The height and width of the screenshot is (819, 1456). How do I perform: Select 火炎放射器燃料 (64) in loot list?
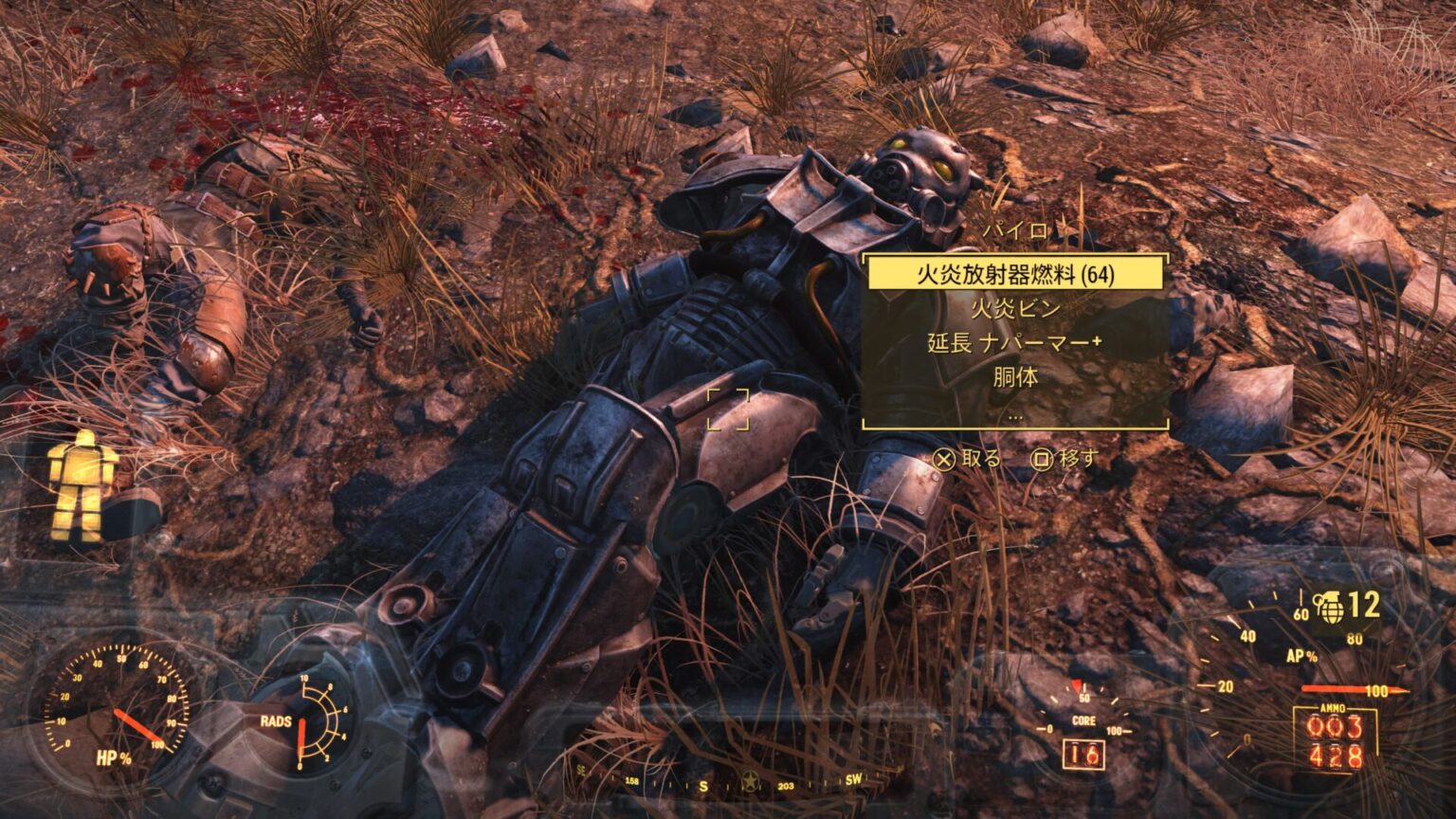click(1015, 275)
